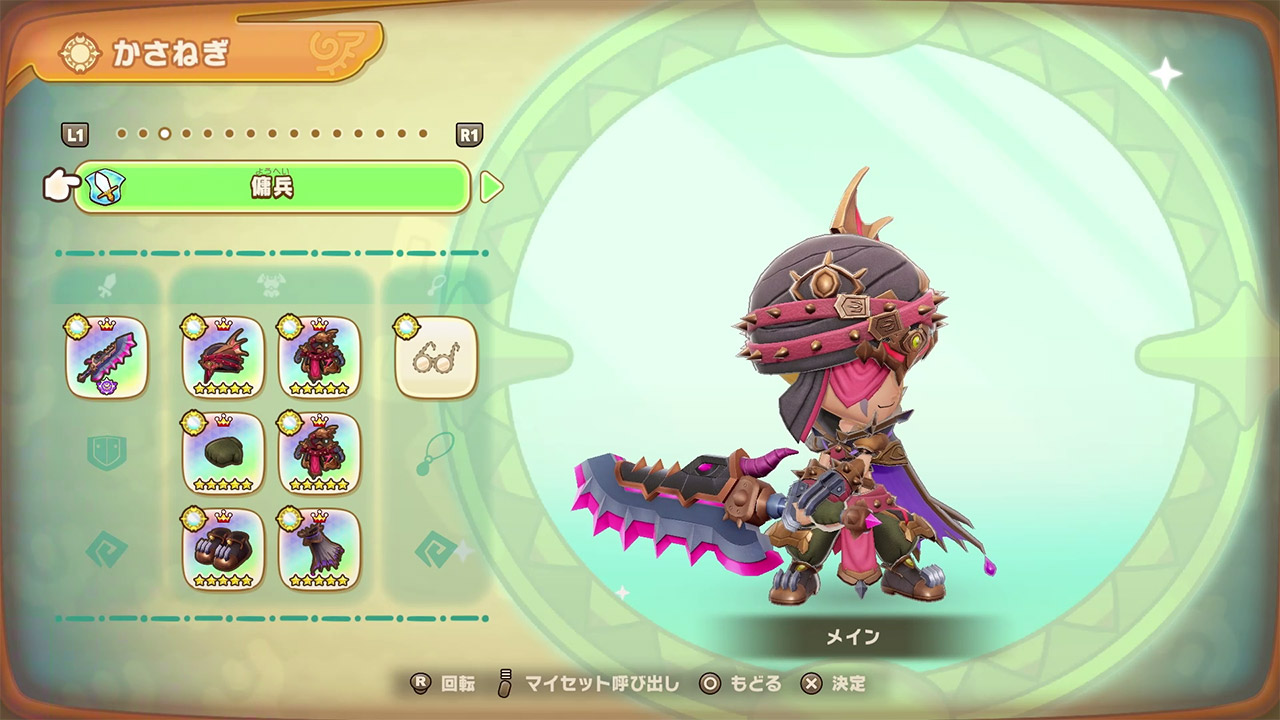Select the dark green gloves slot
This screenshot has height=720, width=1280.
click(223, 453)
